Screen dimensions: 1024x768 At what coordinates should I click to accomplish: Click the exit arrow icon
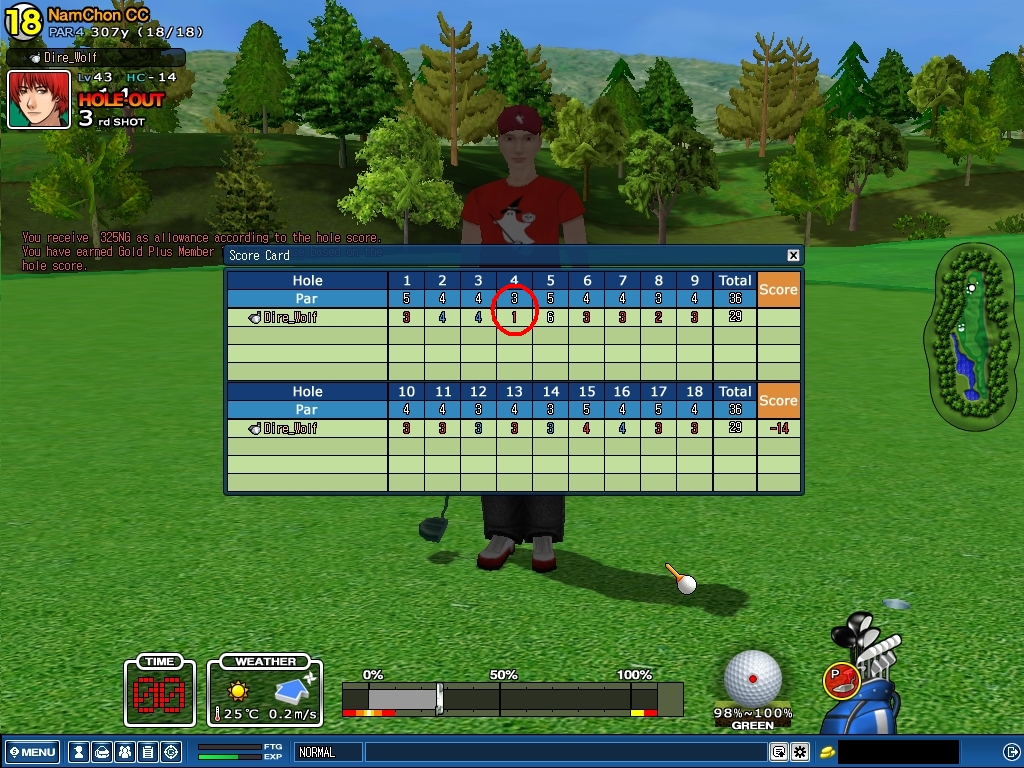click(1011, 752)
